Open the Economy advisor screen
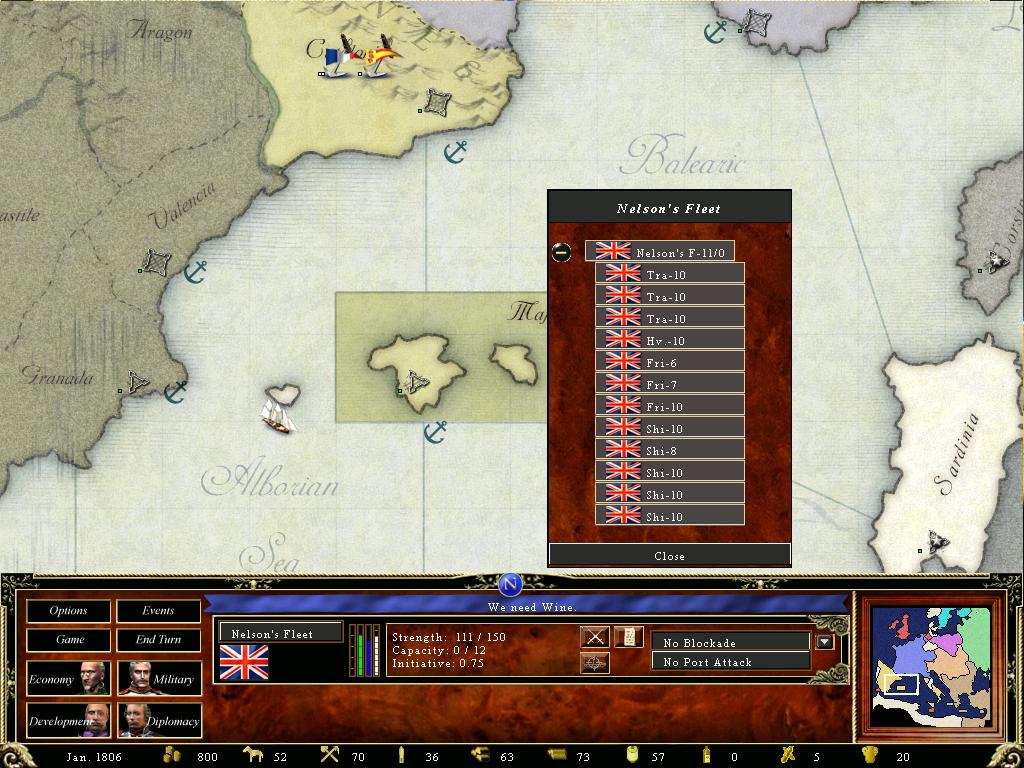1024x768 pixels. point(68,679)
